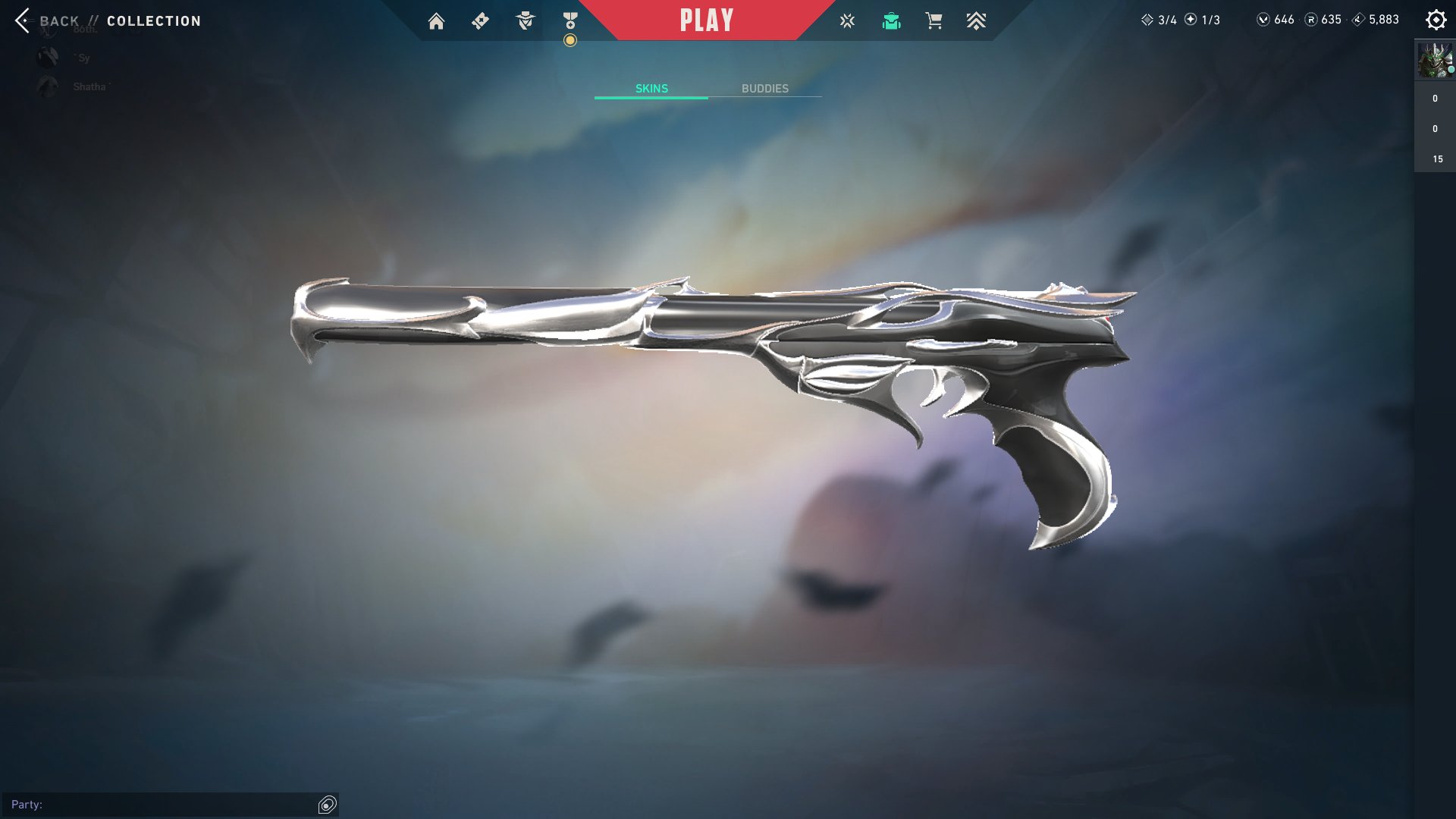
Task: Open the Home screen via house icon
Action: point(436,21)
